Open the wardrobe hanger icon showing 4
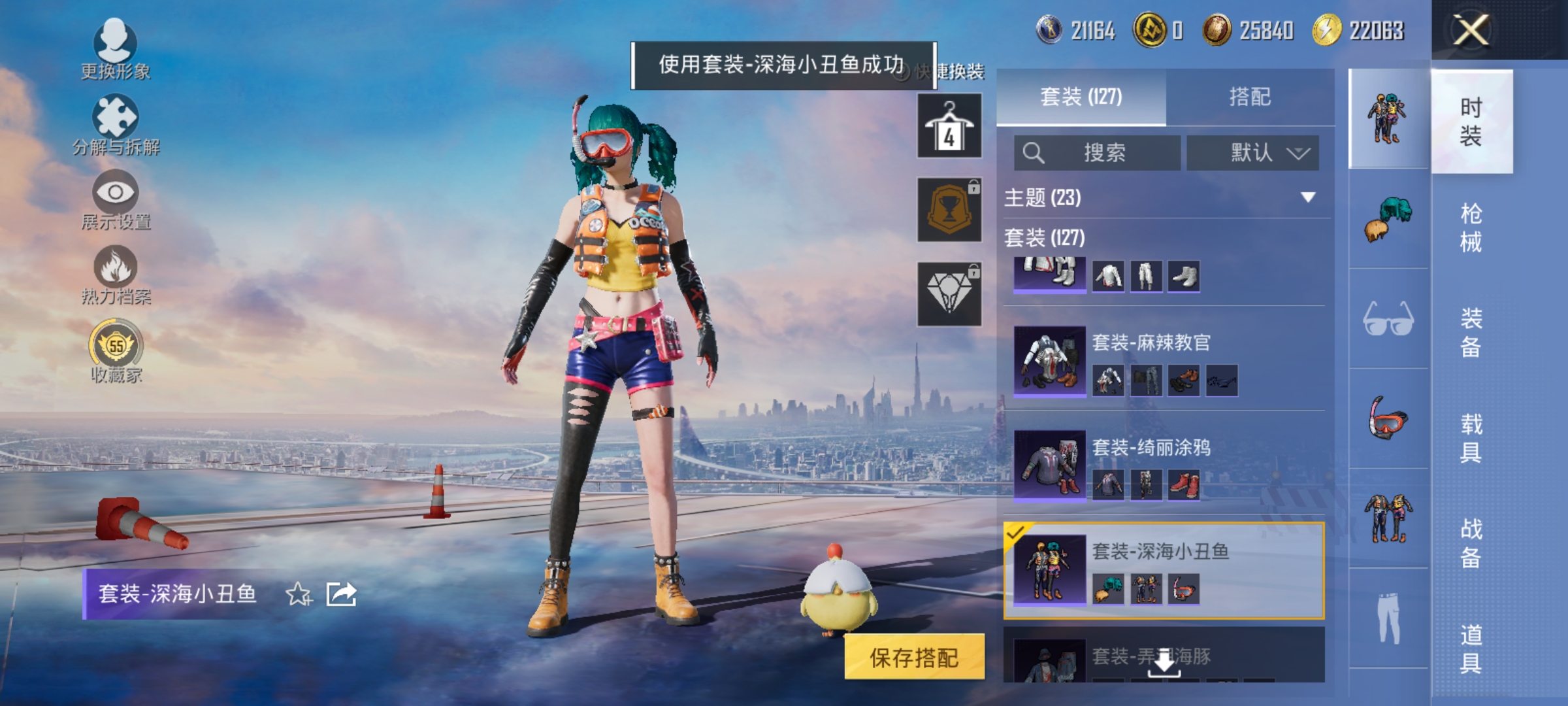Viewport: 1568px width, 706px height. pyautogui.click(x=949, y=124)
